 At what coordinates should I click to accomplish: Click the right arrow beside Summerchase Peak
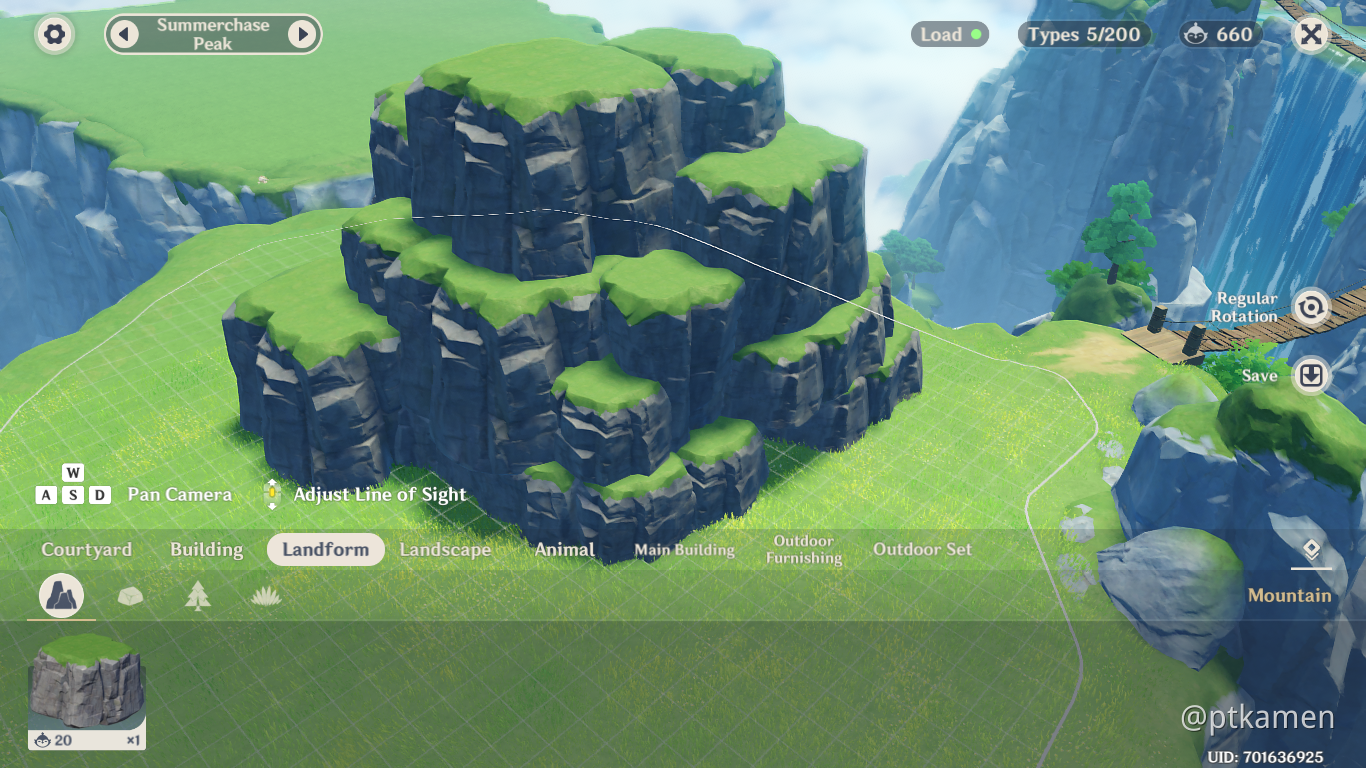[x=305, y=33]
